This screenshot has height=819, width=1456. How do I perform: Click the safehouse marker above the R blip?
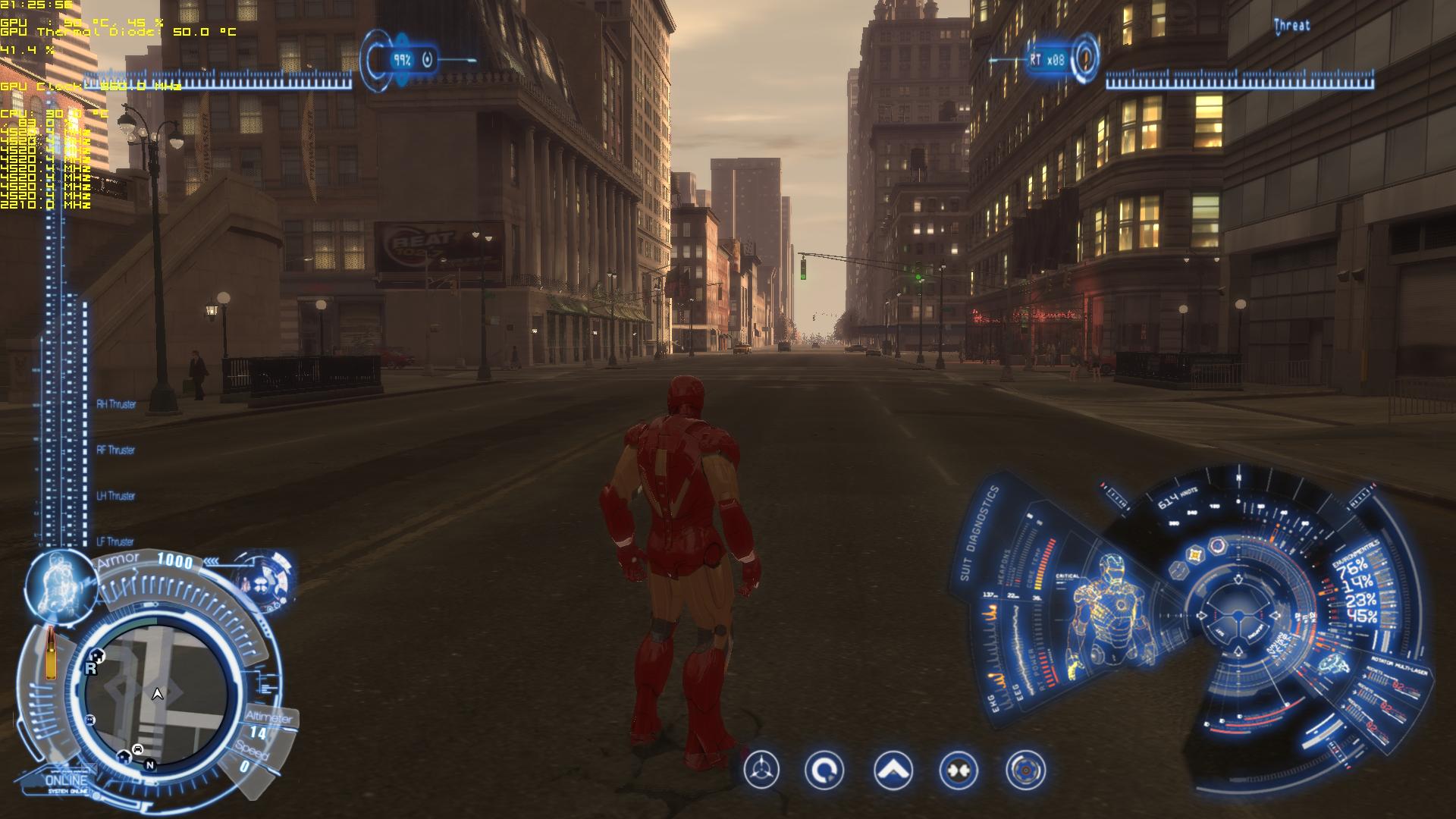tap(97, 655)
